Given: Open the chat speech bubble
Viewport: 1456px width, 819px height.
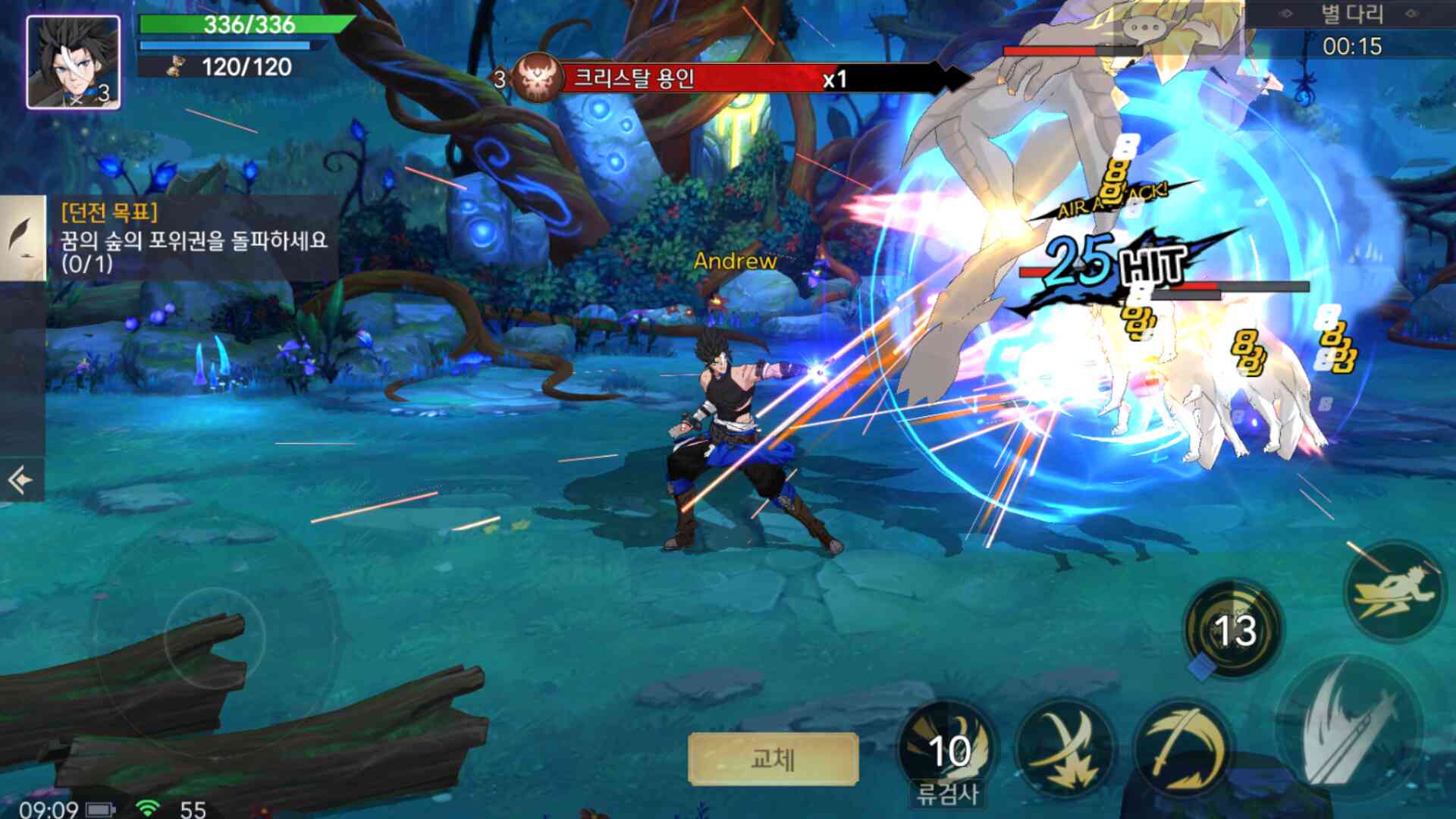Looking at the screenshot, I should click(1144, 30).
